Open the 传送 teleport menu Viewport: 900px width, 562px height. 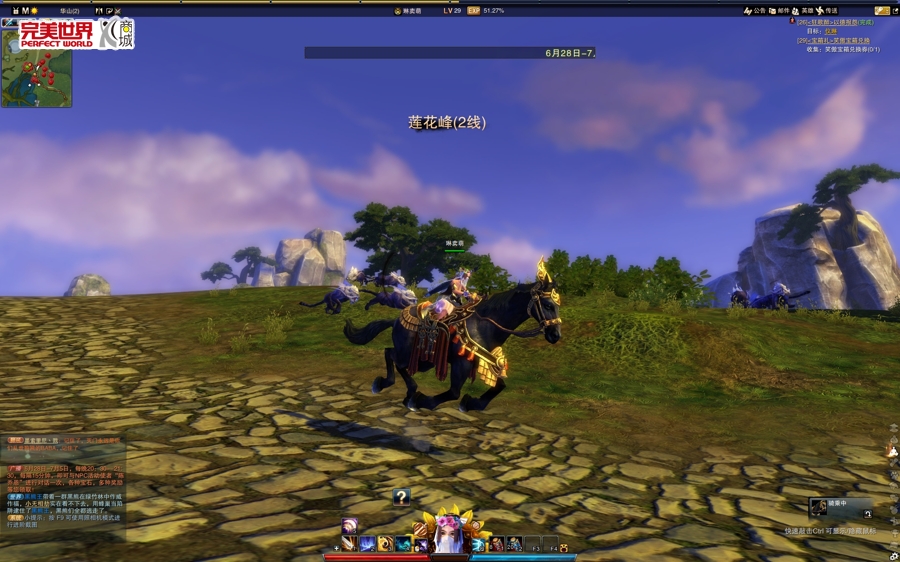click(x=826, y=11)
